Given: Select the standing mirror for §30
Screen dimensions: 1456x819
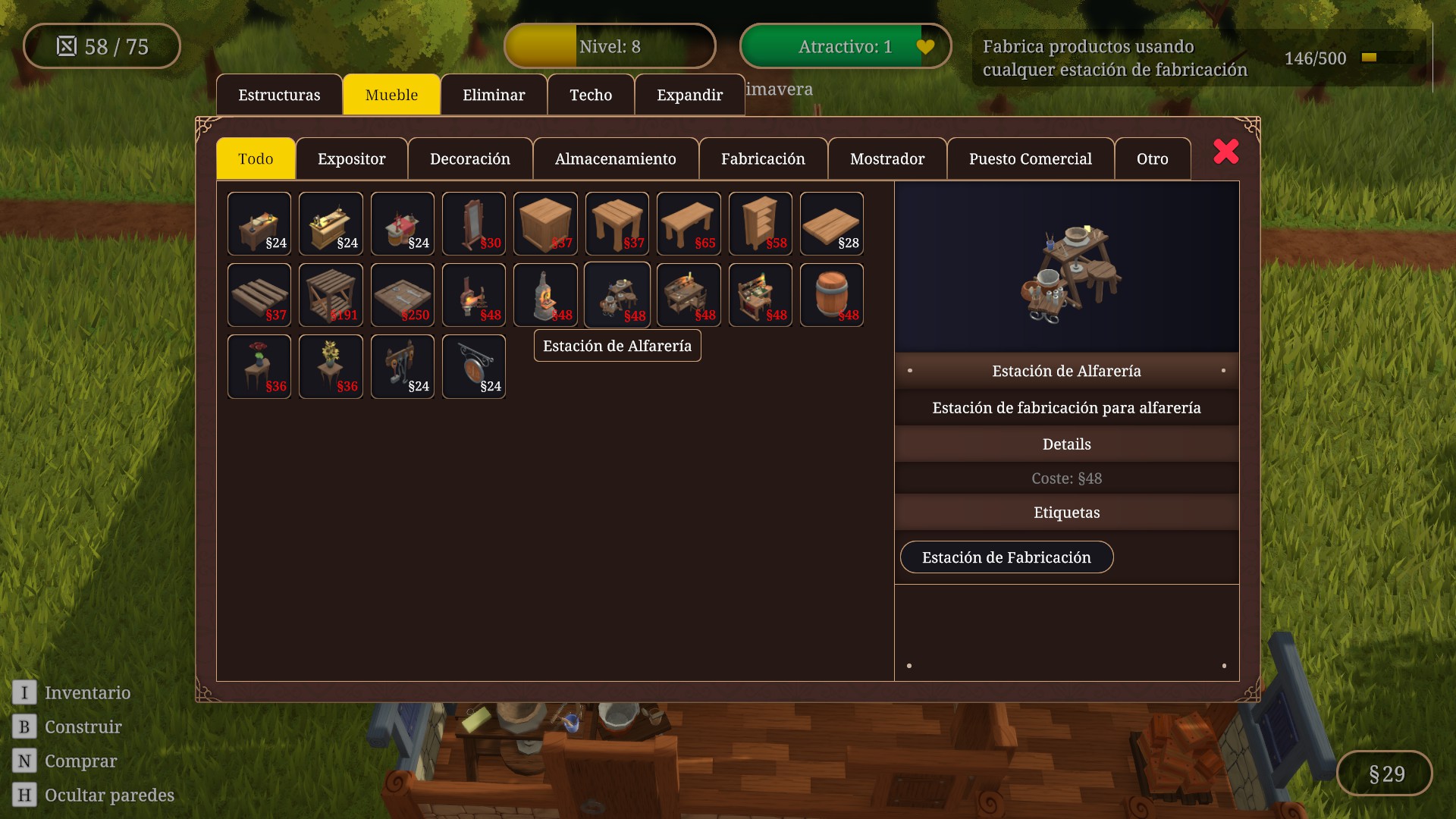Looking at the screenshot, I should (x=474, y=224).
